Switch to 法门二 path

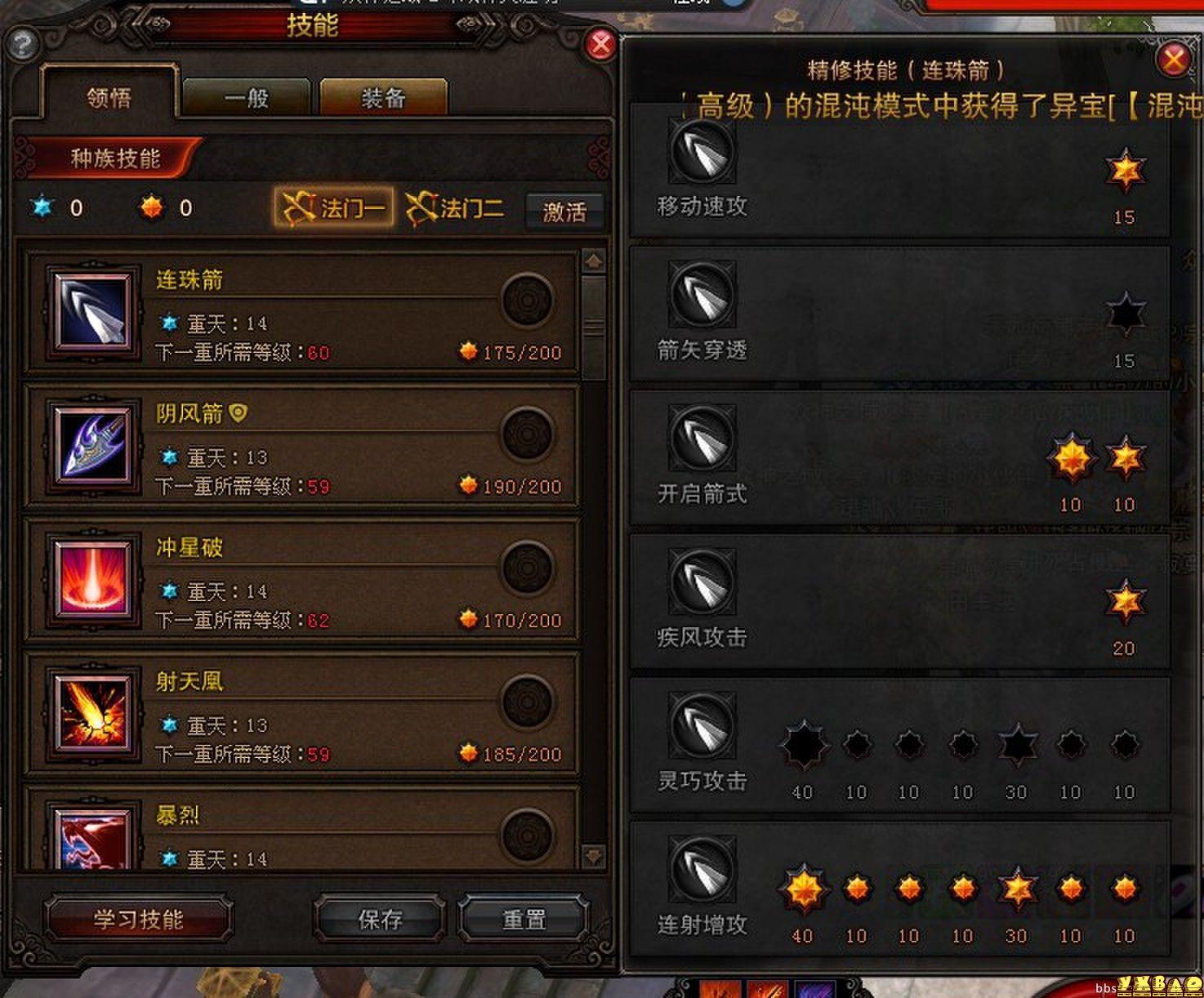(x=455, y=208)
